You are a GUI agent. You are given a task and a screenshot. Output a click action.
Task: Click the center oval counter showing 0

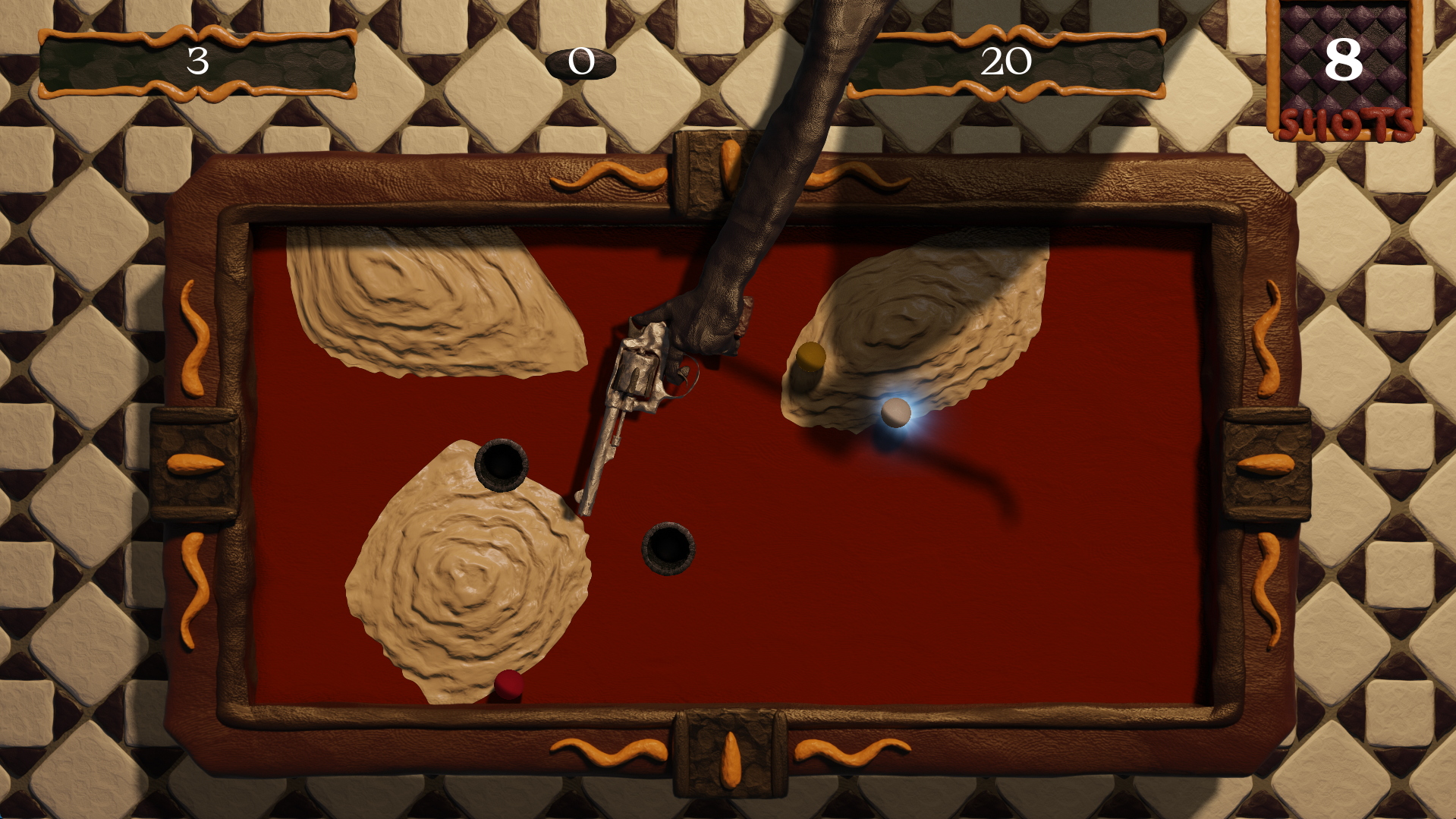coord(581,62)
